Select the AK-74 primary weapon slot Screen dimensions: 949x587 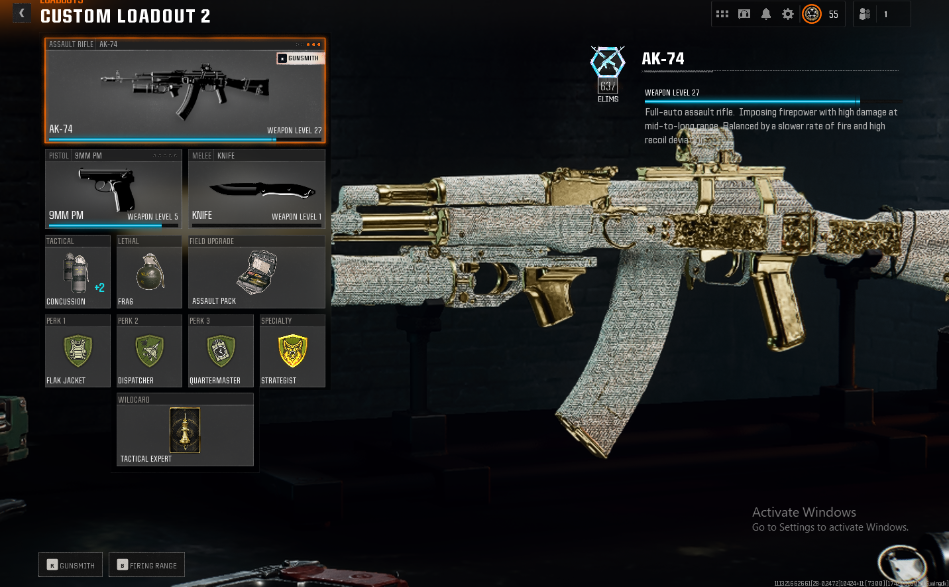184,91
